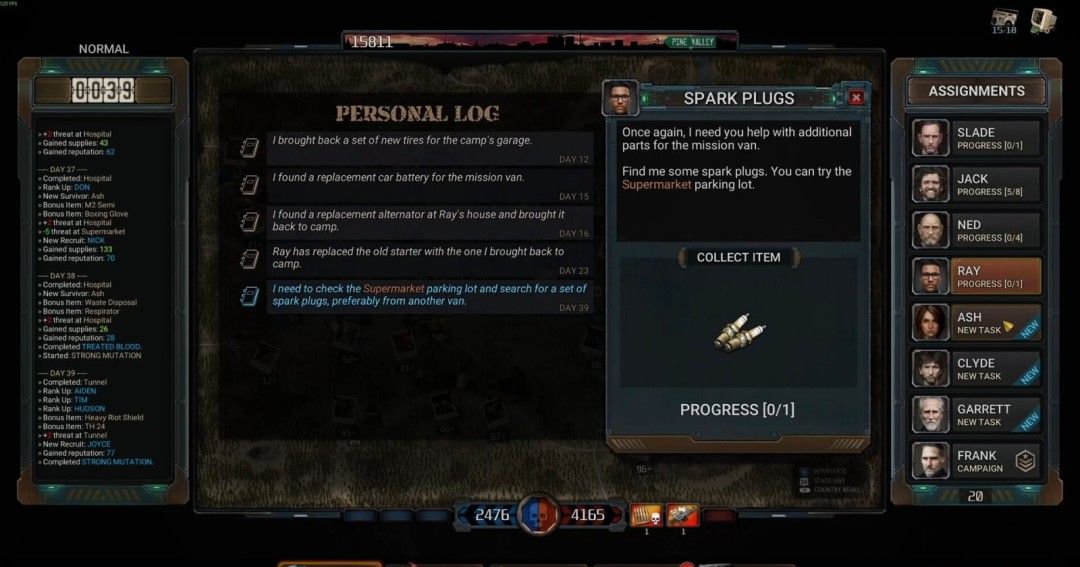Select the highlighted spark plugs log entry
The height and width of the screenshot is (567, 1080).
[430, 297]
